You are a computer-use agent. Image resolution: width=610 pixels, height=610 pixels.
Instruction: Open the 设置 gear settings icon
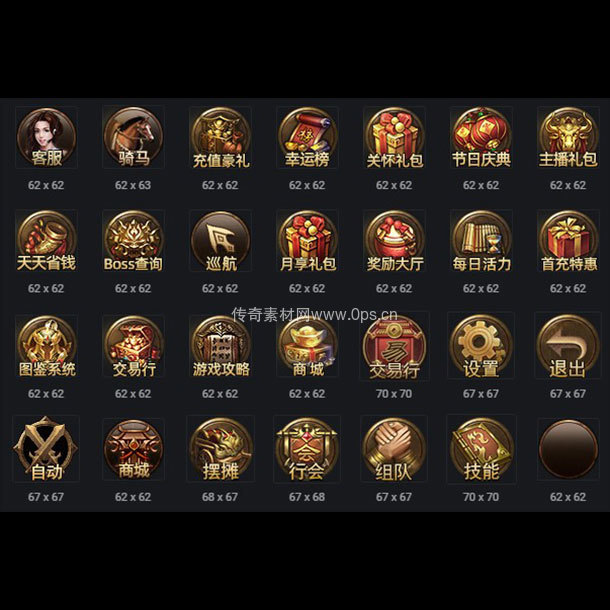[481, 346]
